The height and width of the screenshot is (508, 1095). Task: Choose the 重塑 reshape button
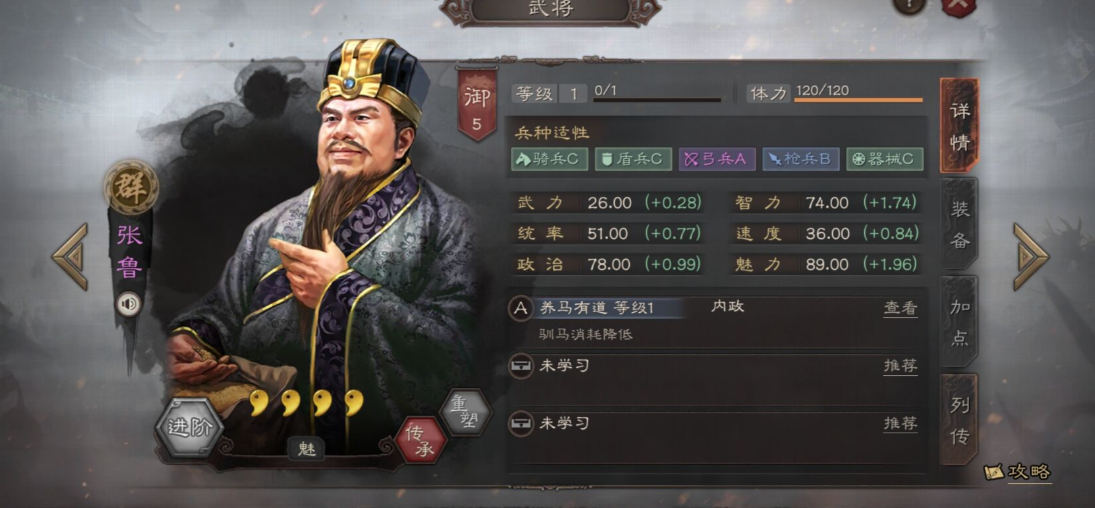[x=464, y=411]
